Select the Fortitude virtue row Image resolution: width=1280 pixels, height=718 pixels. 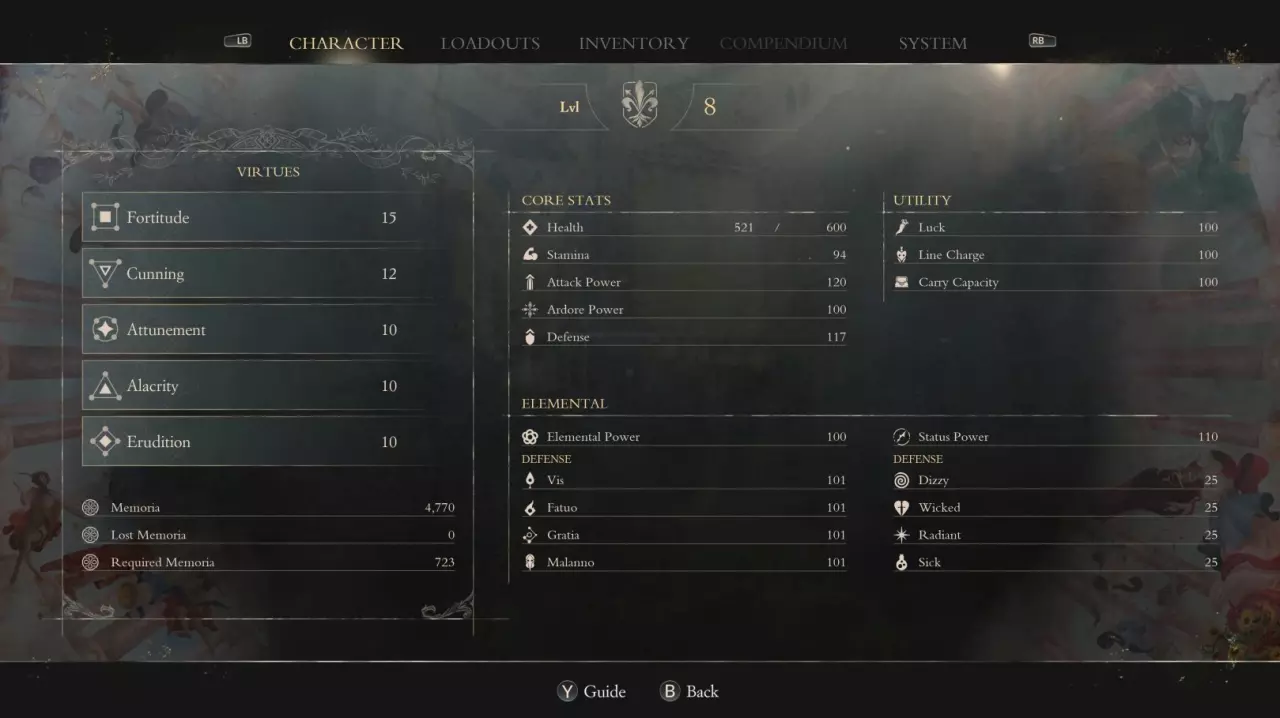point(260,217)
